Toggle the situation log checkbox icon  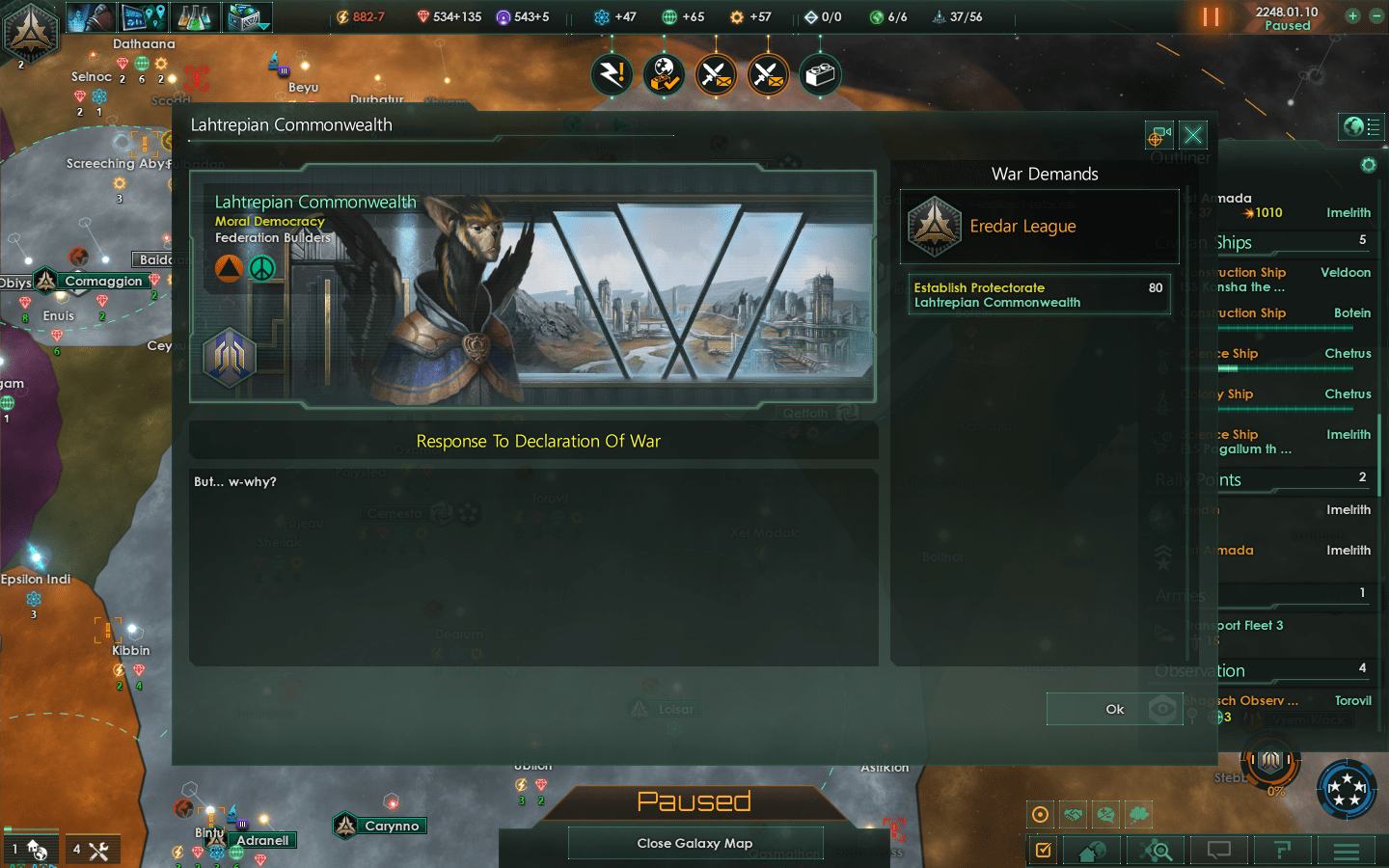click(x=1043, y=850)
